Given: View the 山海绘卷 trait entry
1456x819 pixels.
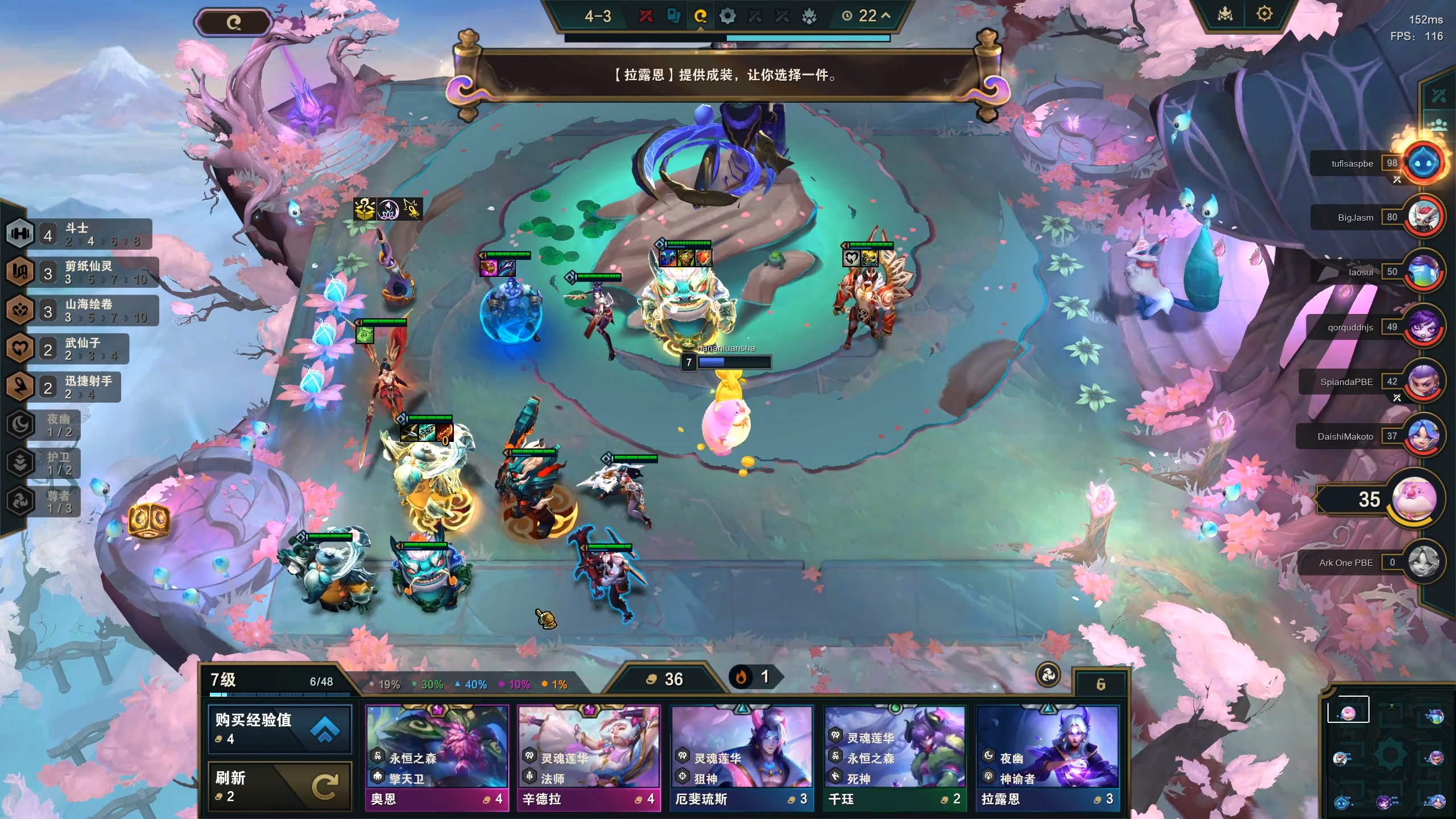Looking at the screenshot, I should coord(82,310).
